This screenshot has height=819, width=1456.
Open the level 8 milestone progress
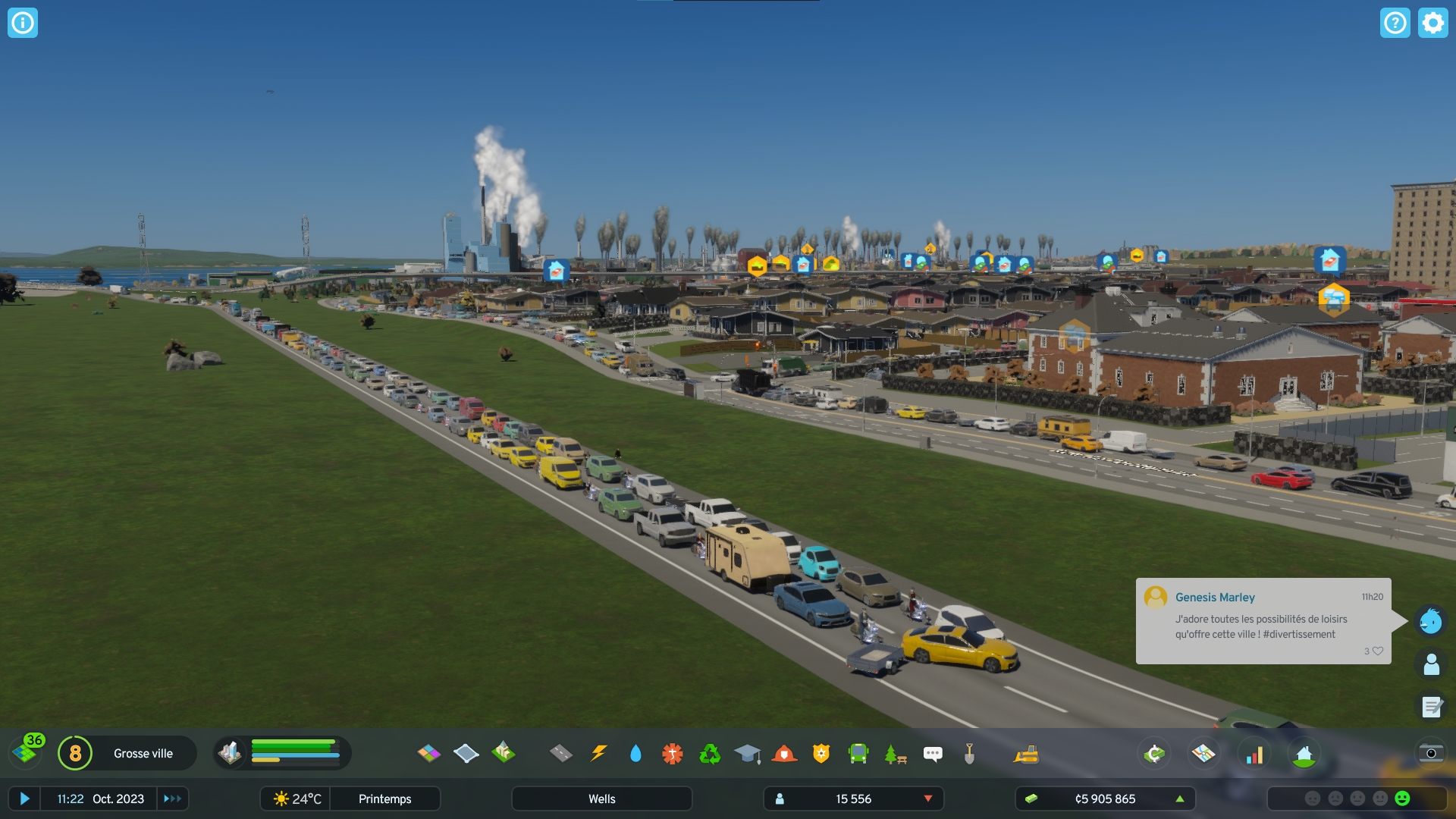(x=75, y=753)
